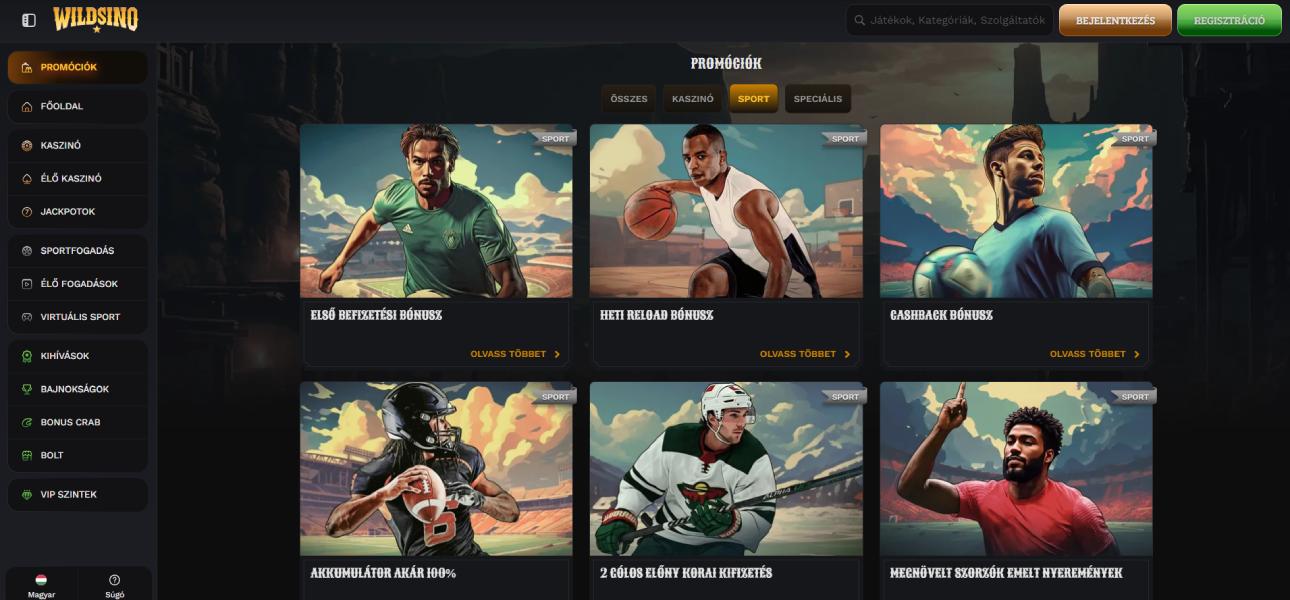Open Cashback Bónusz read more link
1290x600 pixels.
(1095, 354)
